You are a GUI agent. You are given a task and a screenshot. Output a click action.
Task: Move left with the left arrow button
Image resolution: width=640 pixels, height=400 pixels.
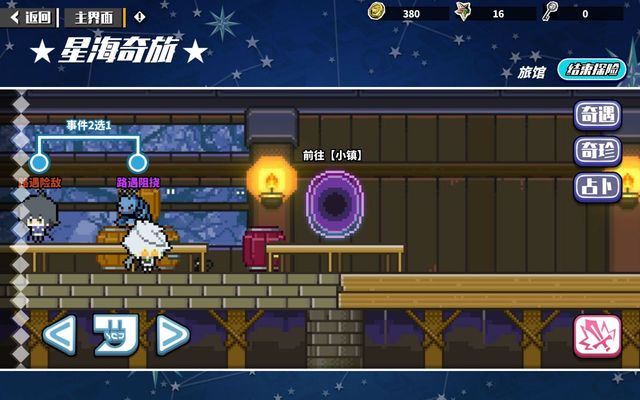[x=58, y=335]
